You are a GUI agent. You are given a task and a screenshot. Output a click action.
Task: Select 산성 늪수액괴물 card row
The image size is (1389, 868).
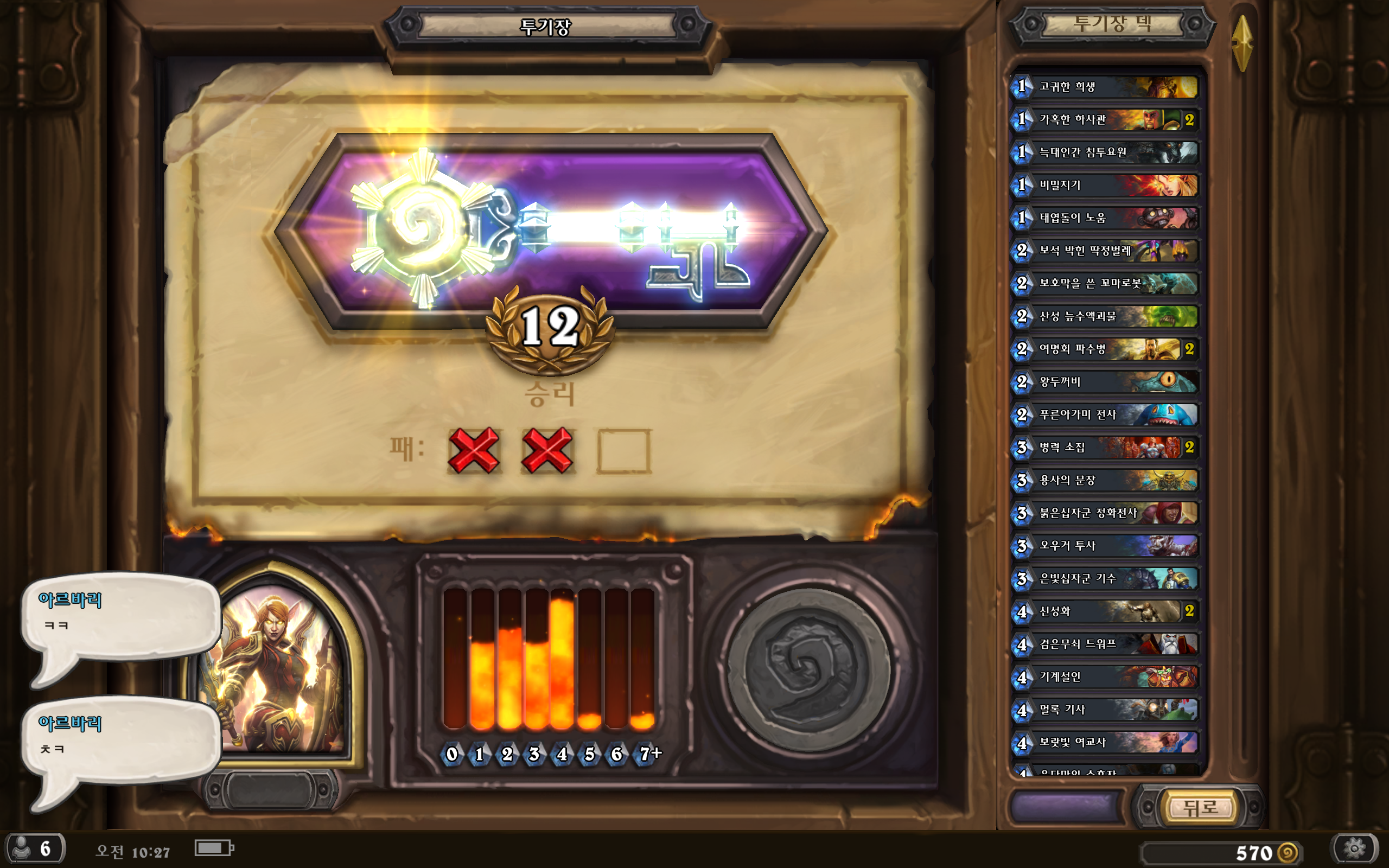(1104, 316)
